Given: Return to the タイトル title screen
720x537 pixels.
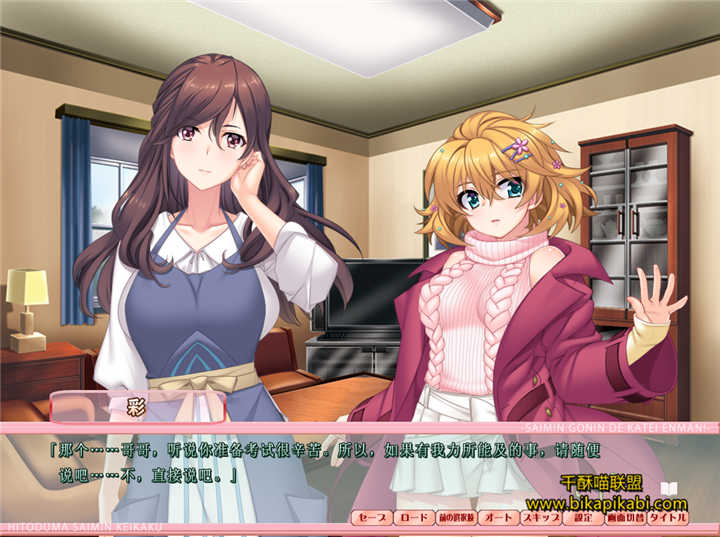Looking at the screenshot, I should pyautogui.click(x=668, y=518).
